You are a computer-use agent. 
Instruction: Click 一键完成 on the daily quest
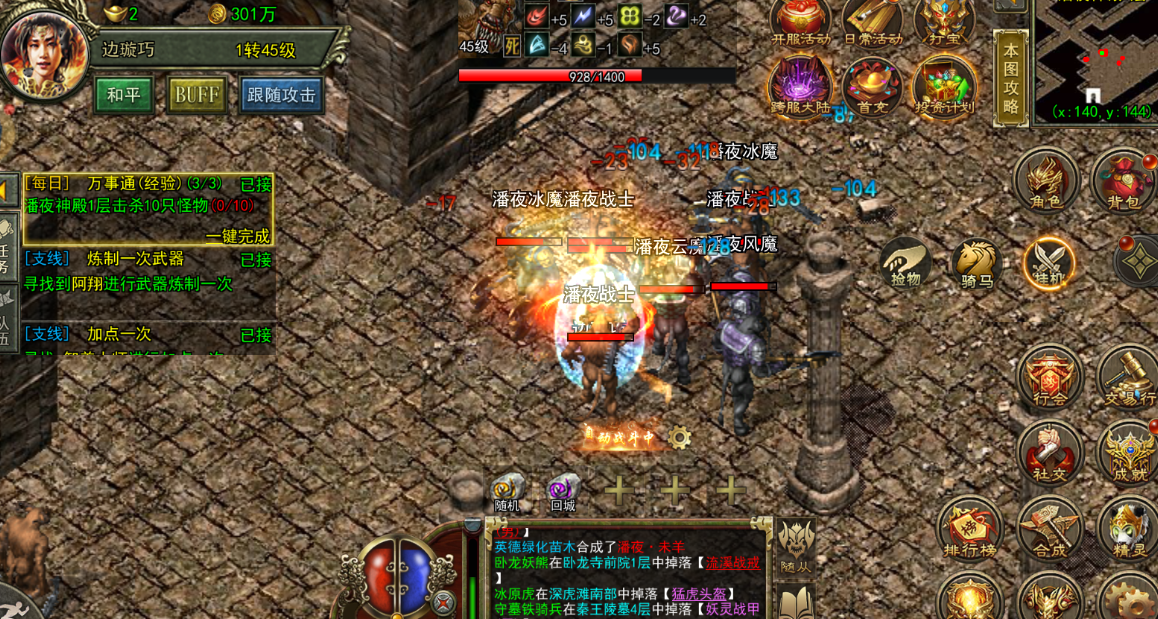pyautogui.click(x=238, y=237)
